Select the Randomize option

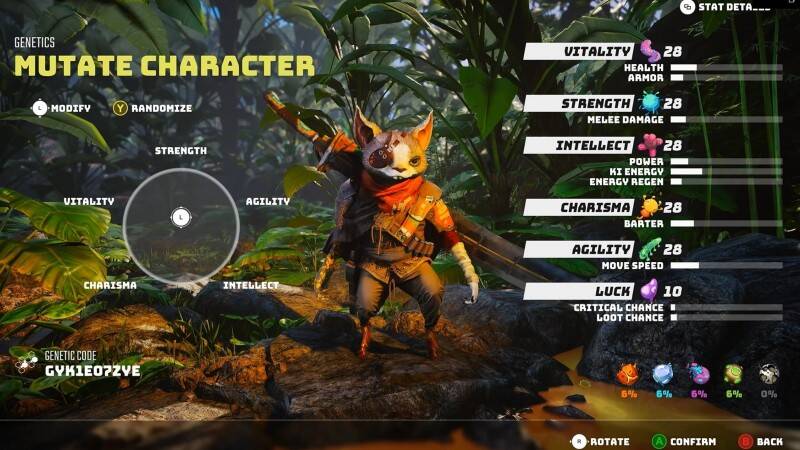152,108
